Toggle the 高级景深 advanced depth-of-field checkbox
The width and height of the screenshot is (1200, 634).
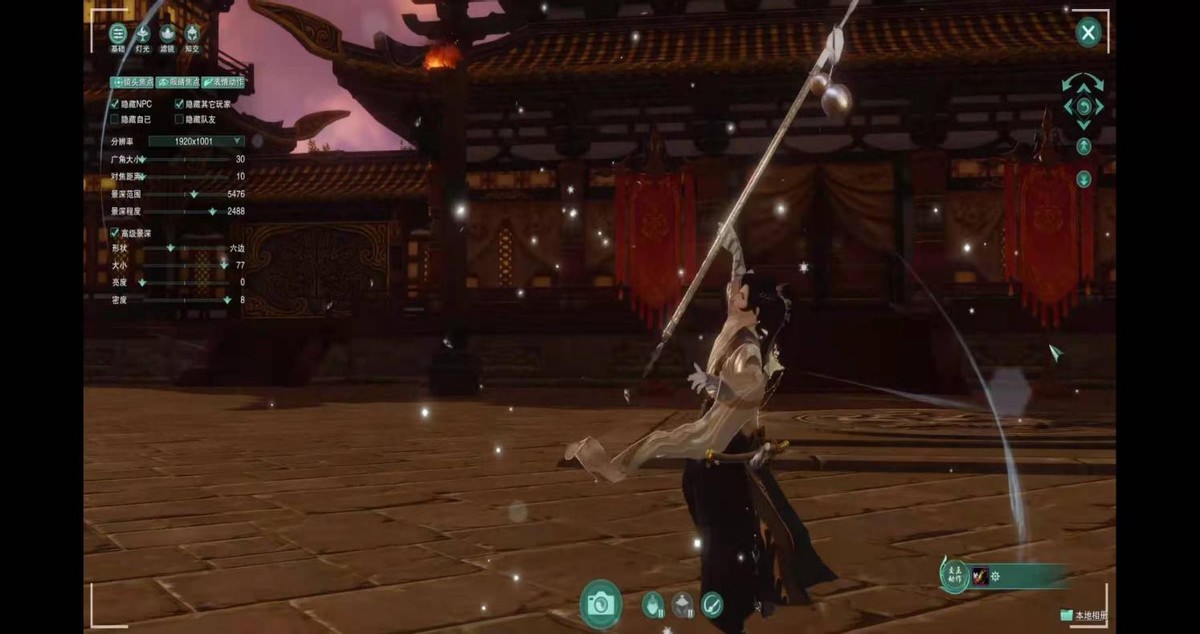115,233
